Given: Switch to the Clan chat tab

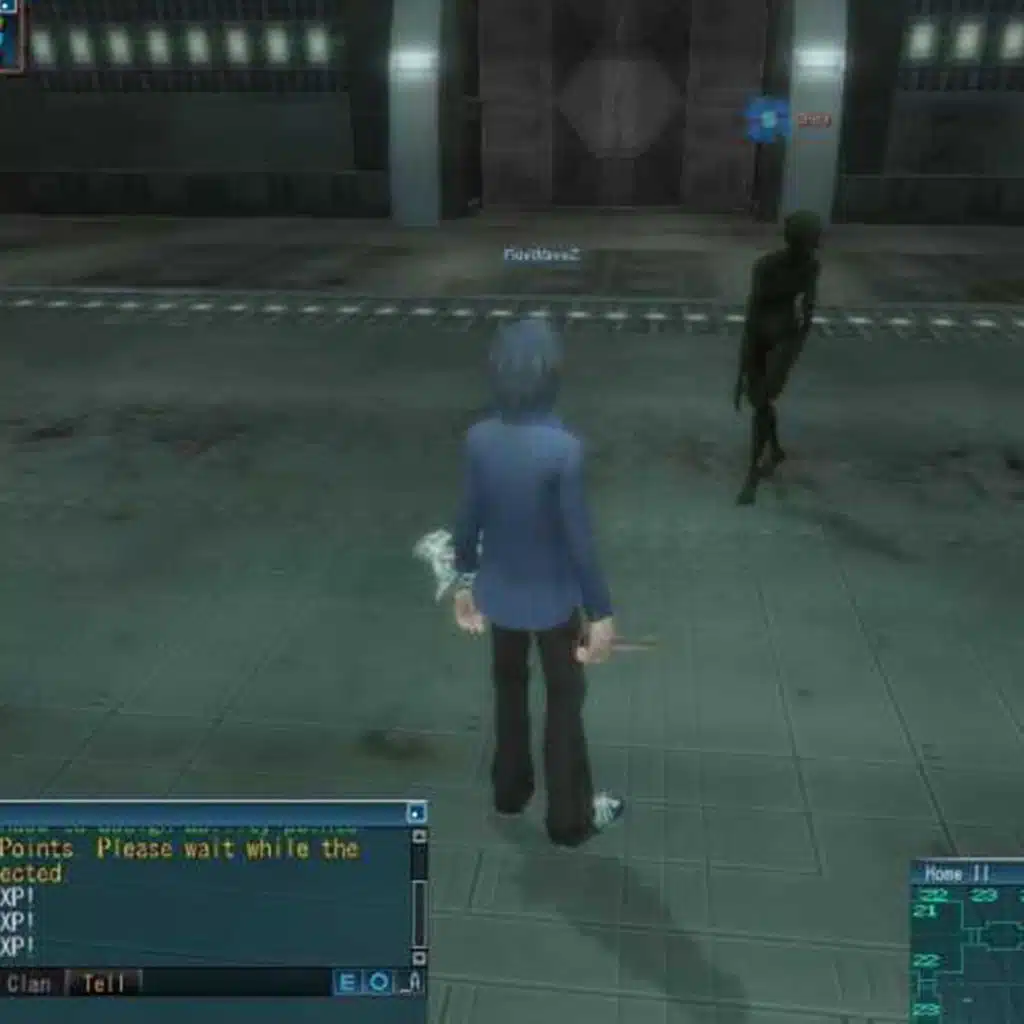Looking at the screenshot, I should [29, 984].
